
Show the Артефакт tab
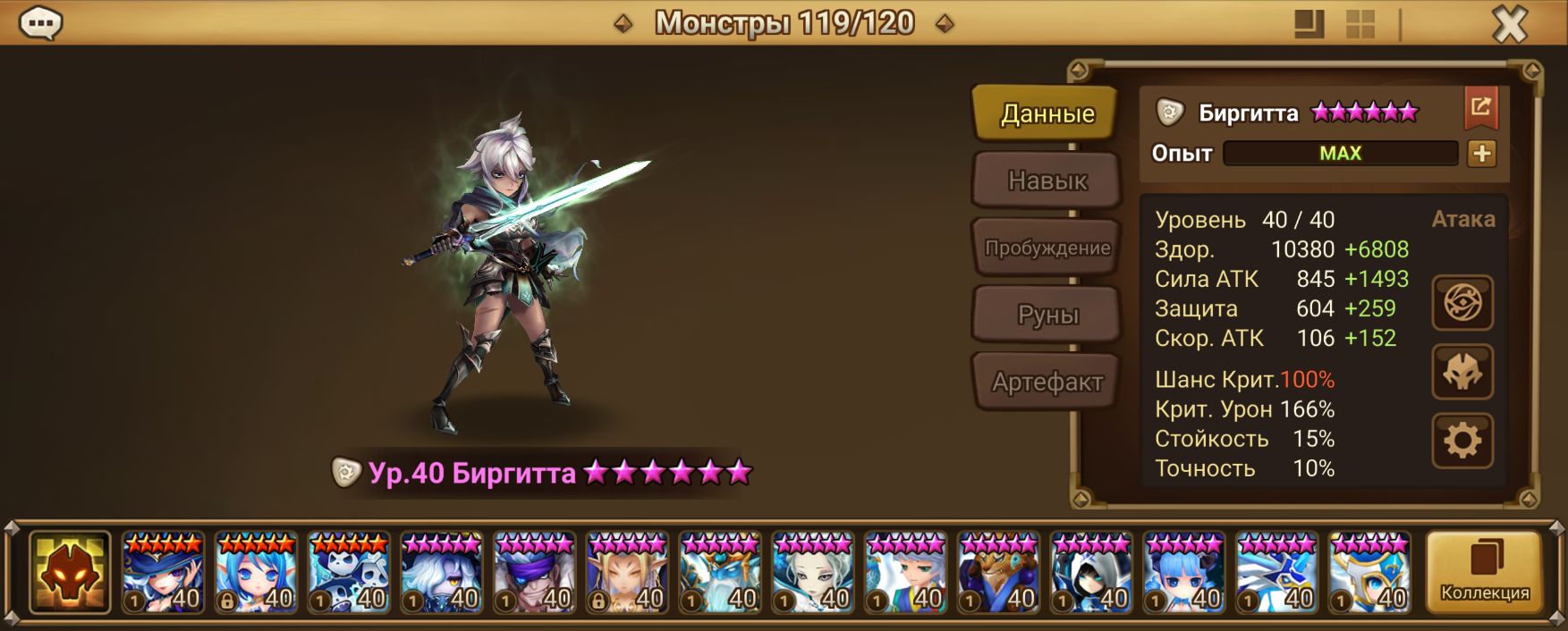point(1047,382)
